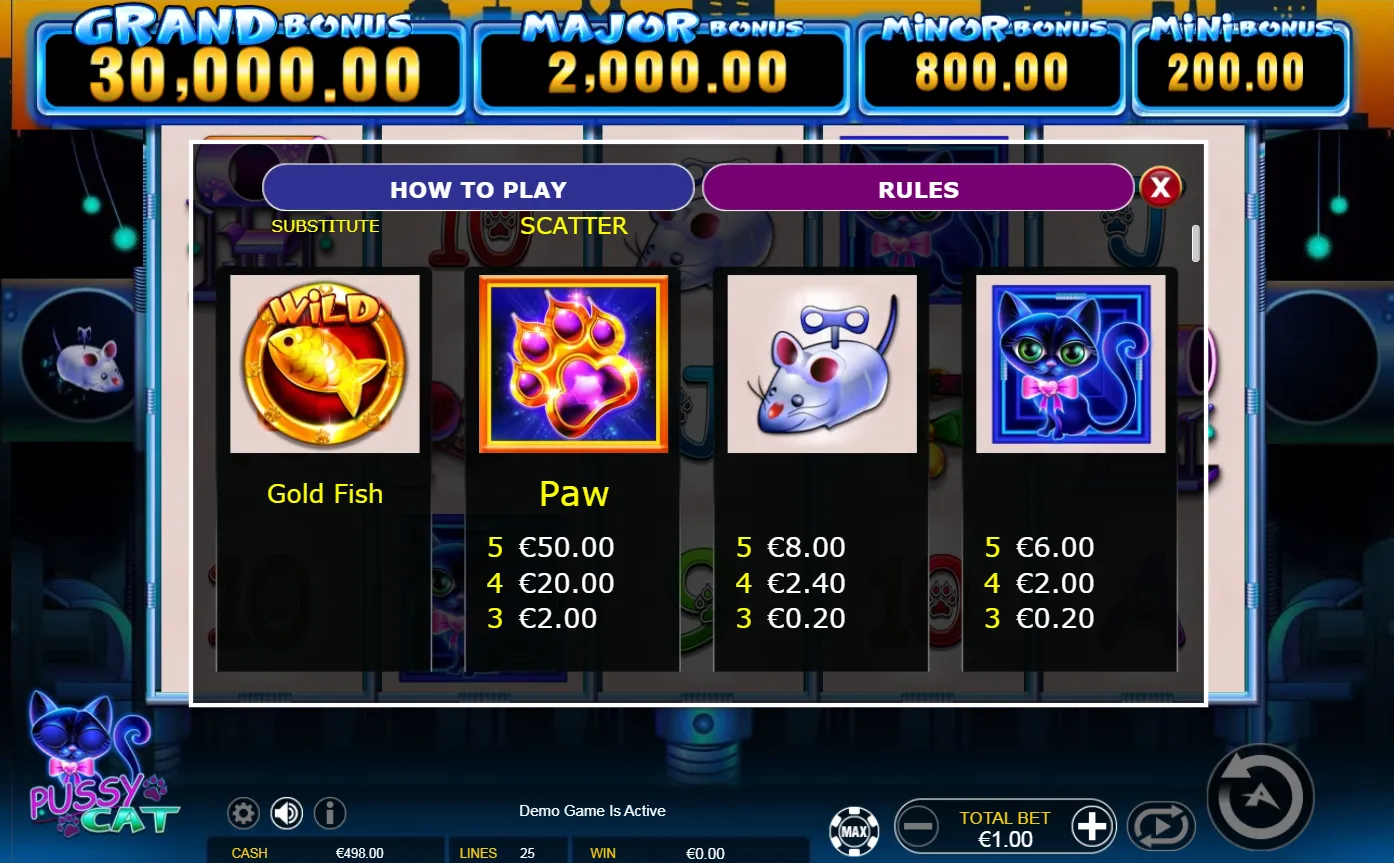This screenshot has width=1394, height=863.
Task: Open the HOW TO PLAY tab
Action: [x=479, y=188]
